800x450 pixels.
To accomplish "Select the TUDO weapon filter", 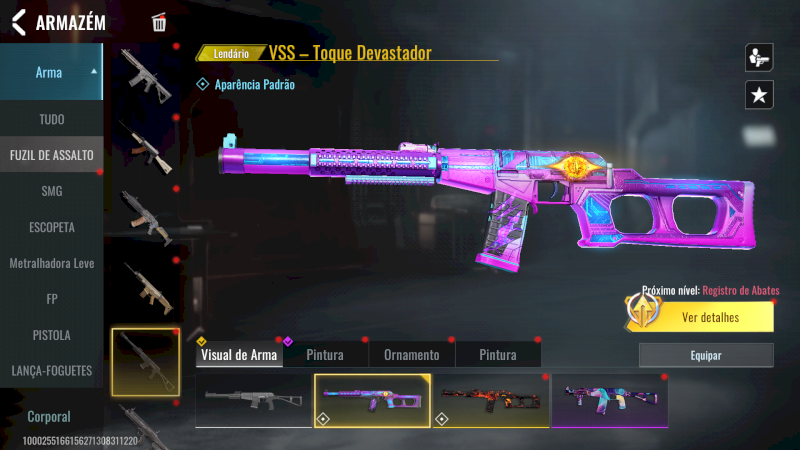I will click(x=51, y=119).
